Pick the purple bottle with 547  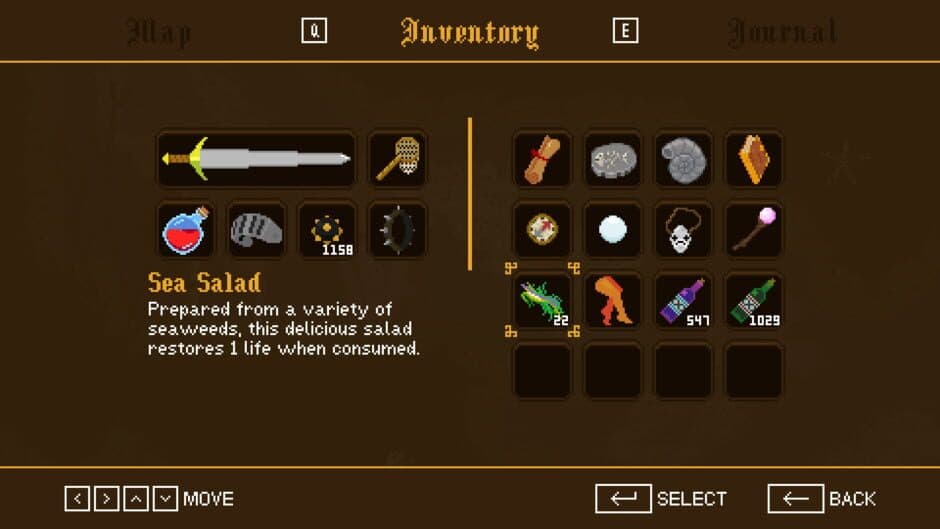pos(683,300)
